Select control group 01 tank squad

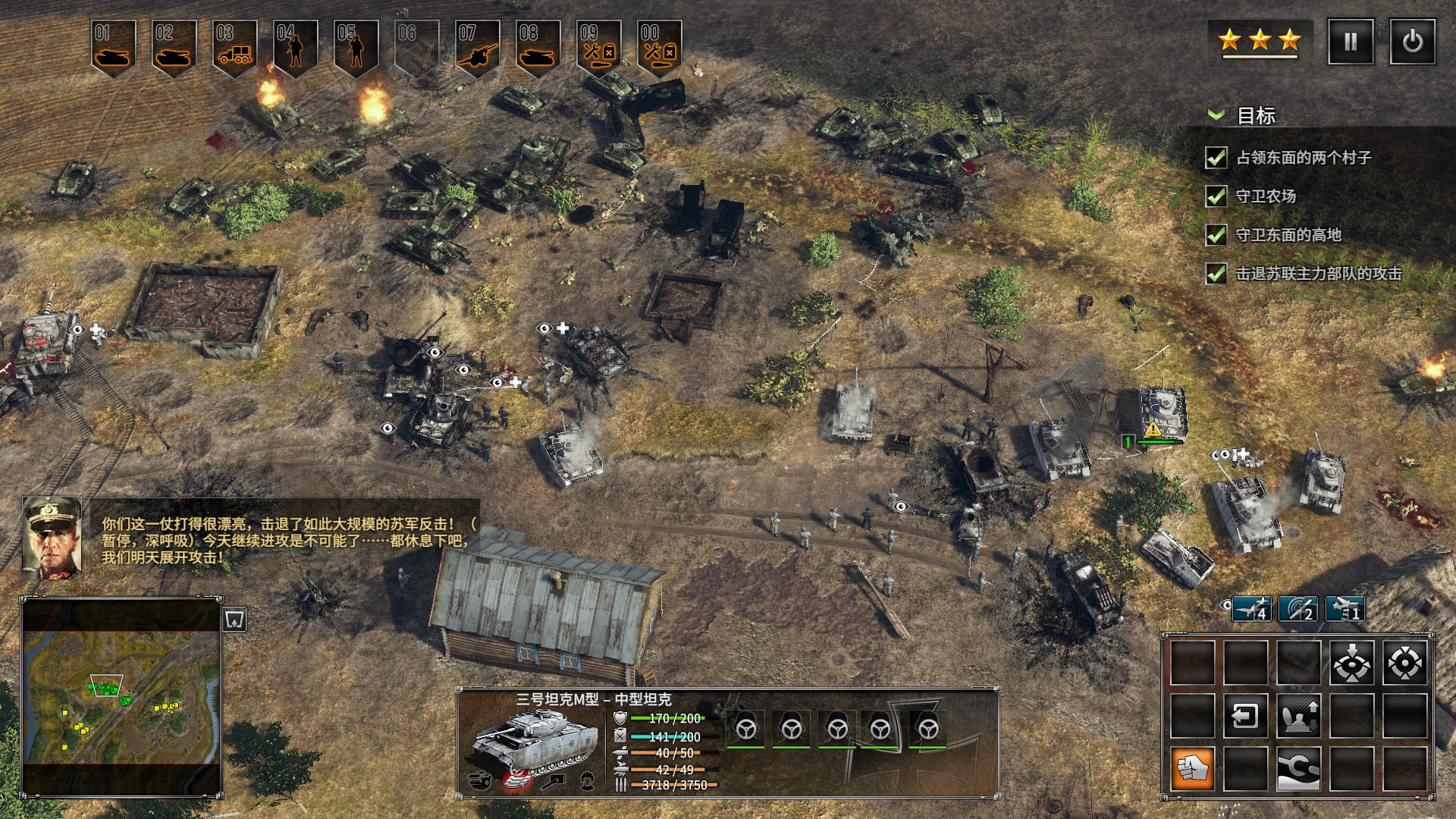(x=114, y=47)
